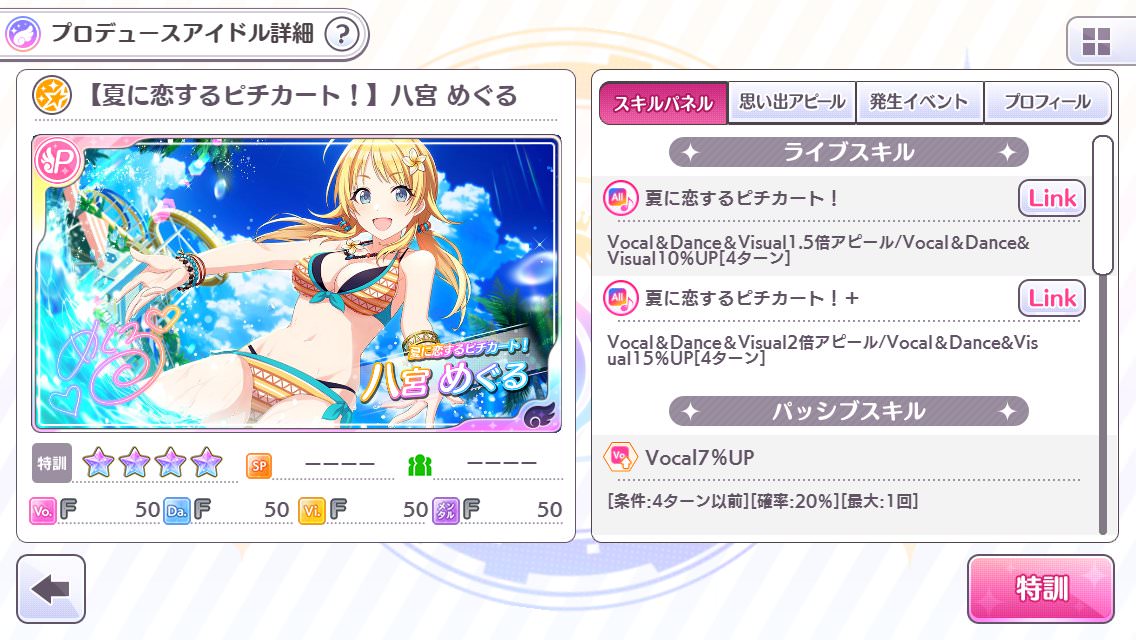This screenshot has width=1136, height=640.
Task: Open the 発生イベント tab
Action: [x=919, y=102]
